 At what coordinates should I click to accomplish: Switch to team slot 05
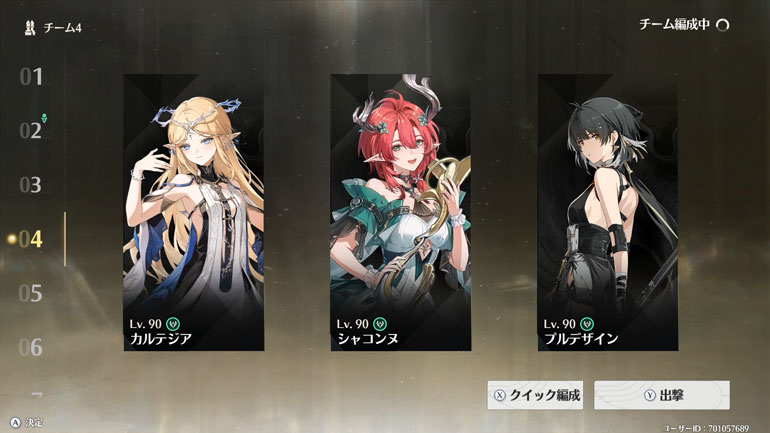tap(30, 294)
